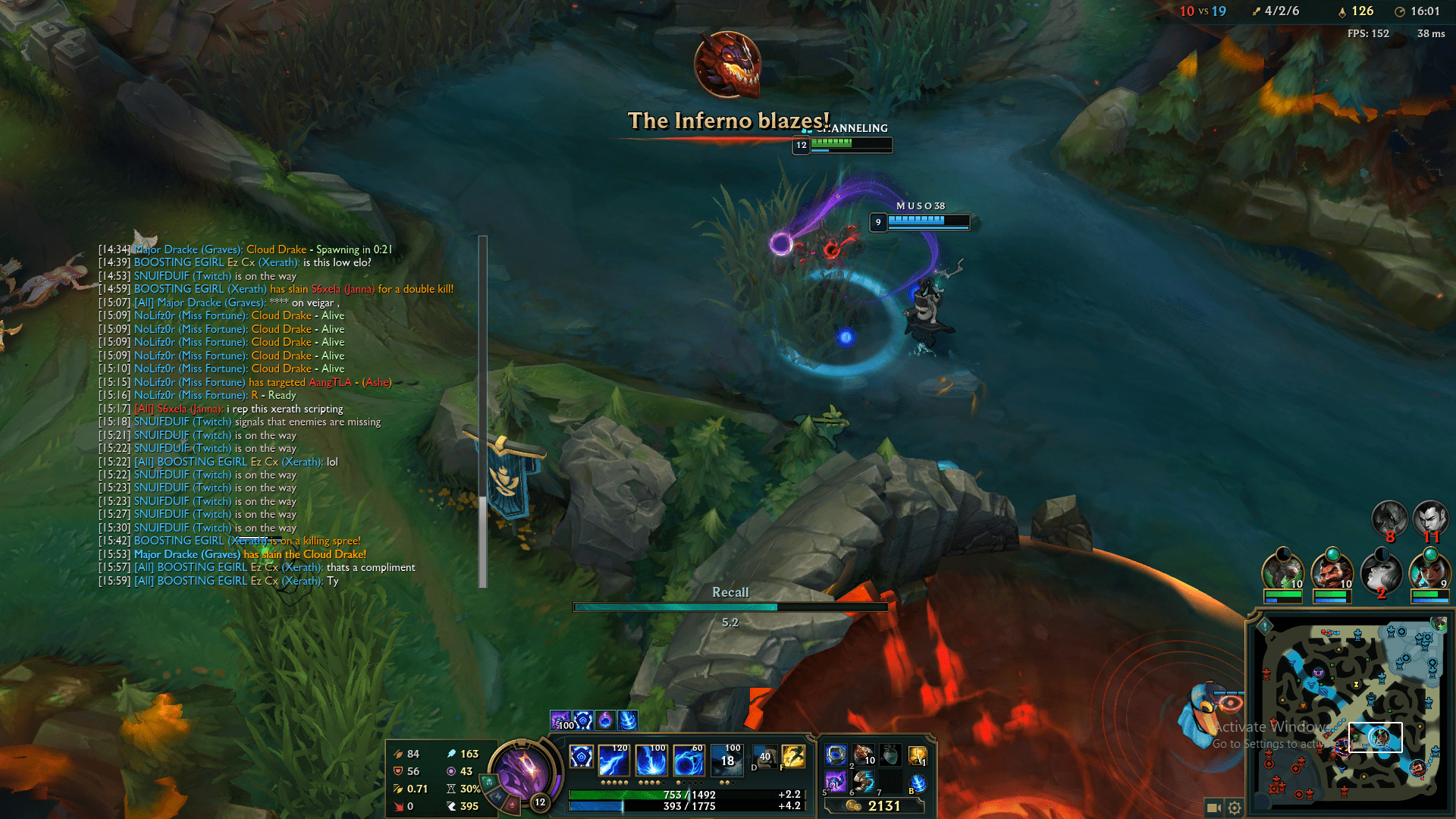This screenshot has width=1456, height=819.
Task: Click the Darius enemy portrait with respawn timer 11
Action: (1431, 516)
